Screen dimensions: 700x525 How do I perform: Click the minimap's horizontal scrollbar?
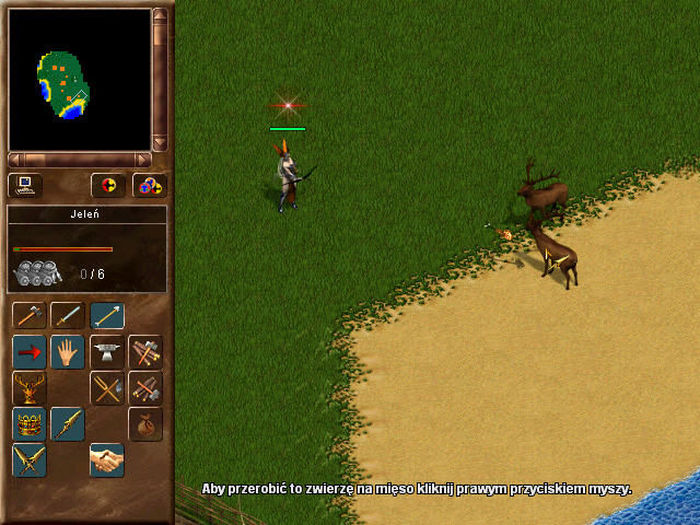(79, 159)
